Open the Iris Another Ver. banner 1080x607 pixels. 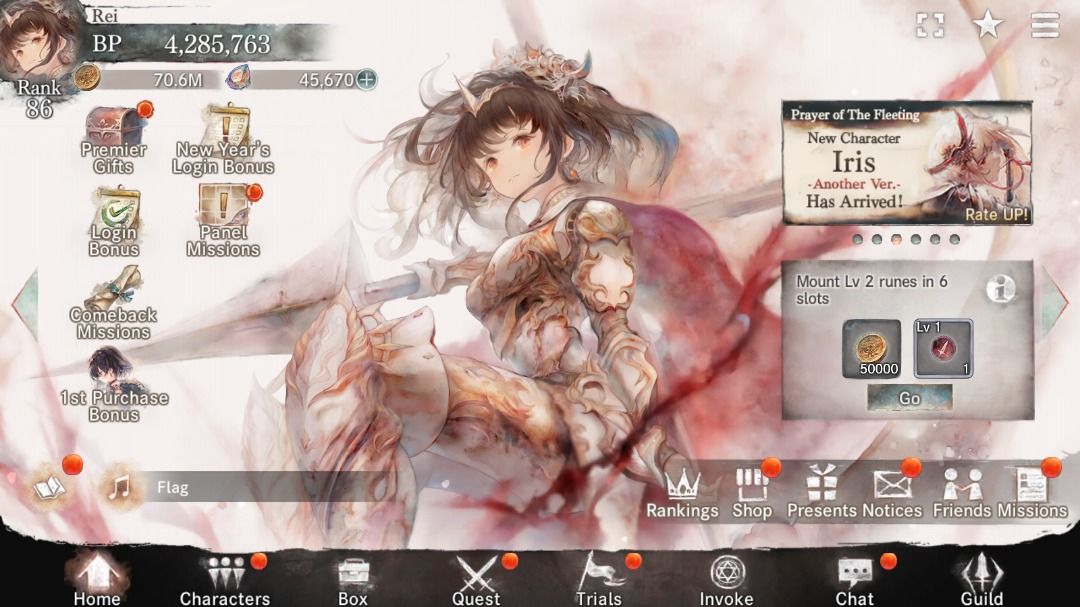tap(907, 163)
